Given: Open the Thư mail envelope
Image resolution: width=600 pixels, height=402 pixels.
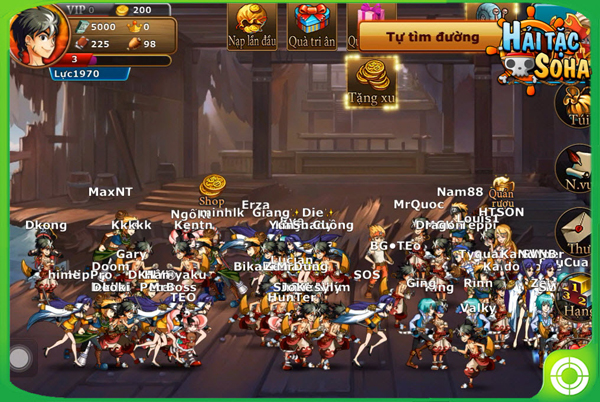Looking at the screenshot, I should [x=579, y=230].
